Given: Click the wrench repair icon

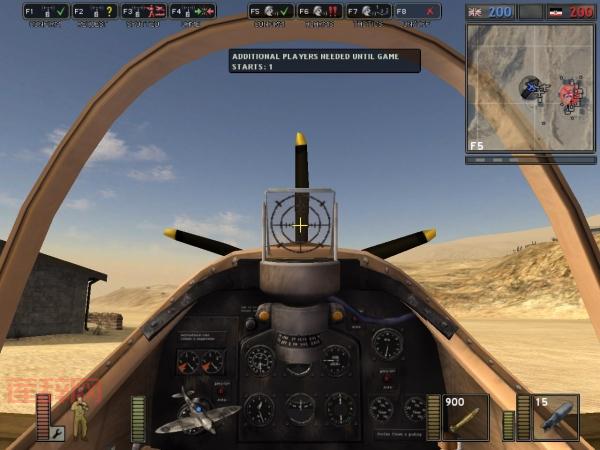Looking at the screenshot, I should (57, 434).
